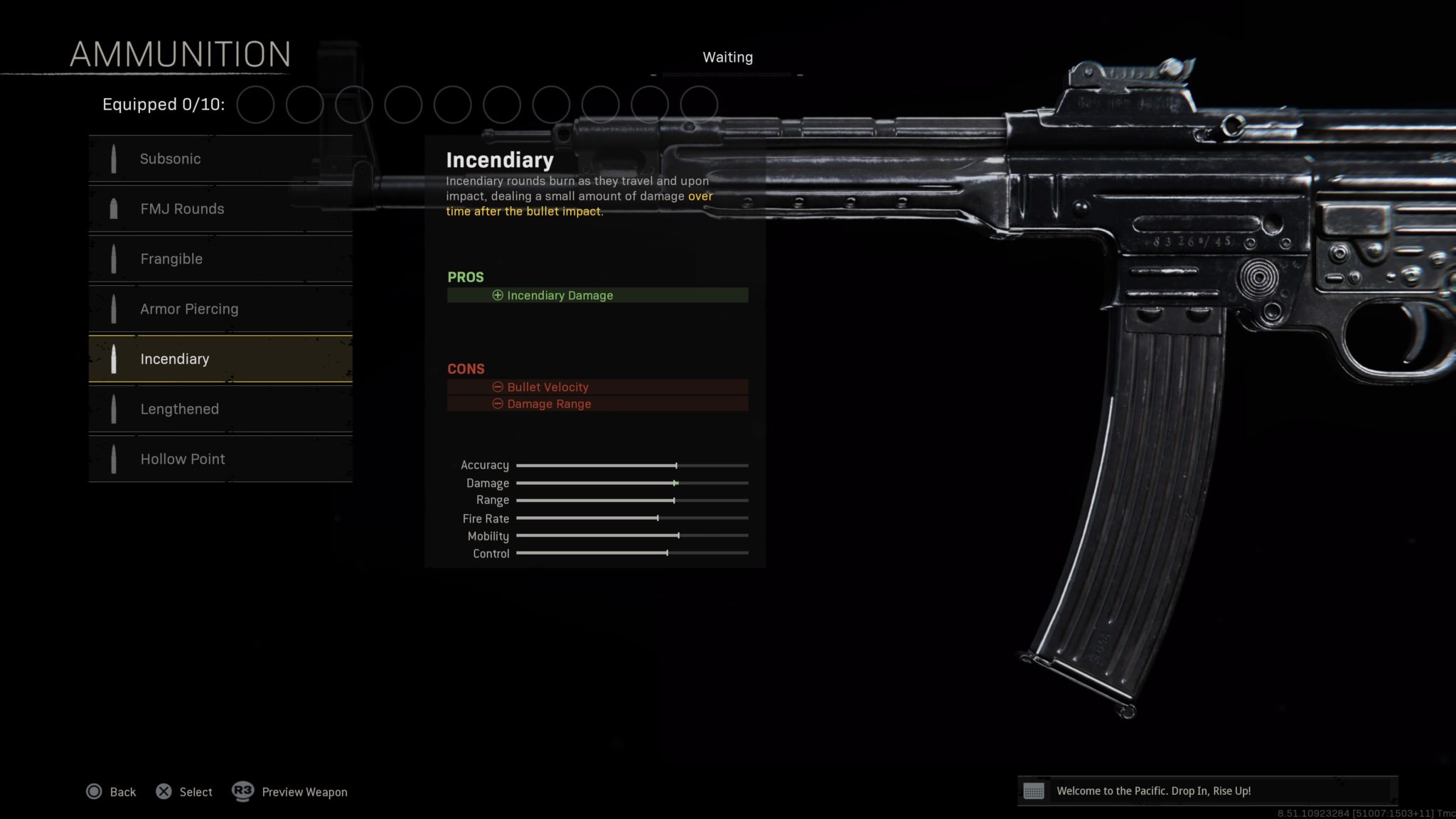The height and width of the screenshot is (819, 1456).
Task: Click the FMJ Rounds bullet icon
Action: click(x=114, y=208)
